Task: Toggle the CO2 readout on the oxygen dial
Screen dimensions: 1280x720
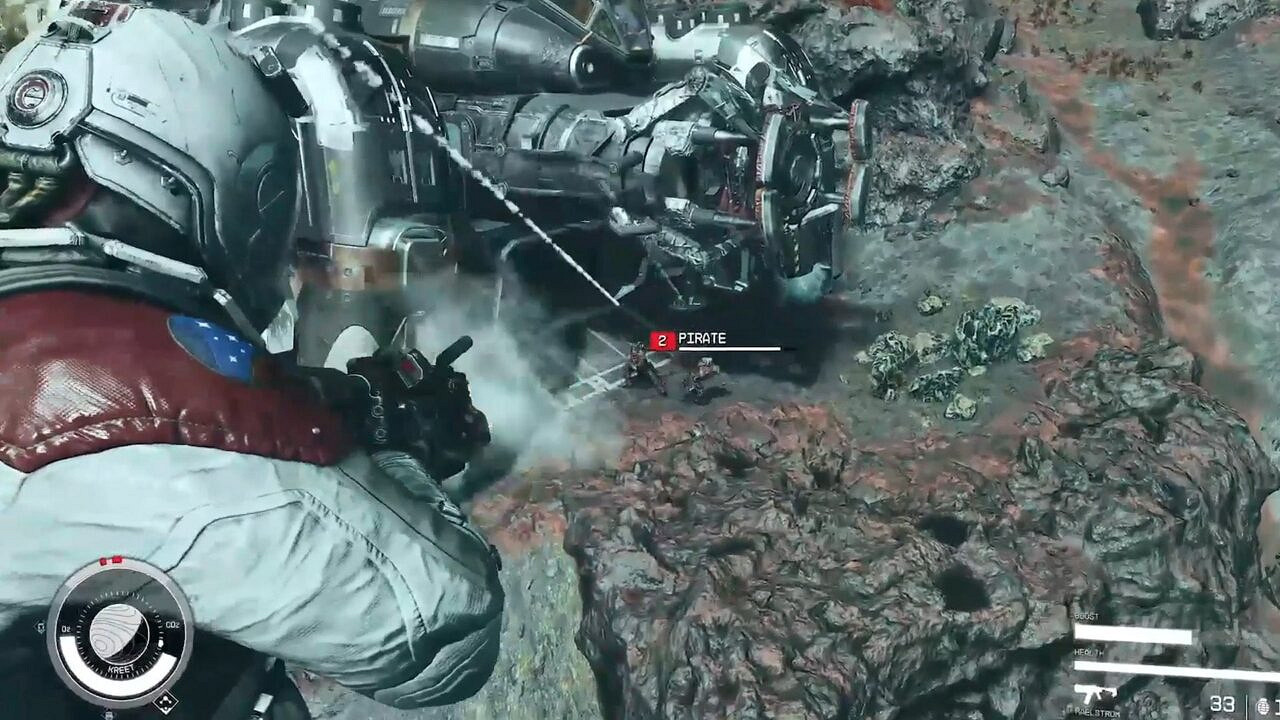Action: coord(172,624)
